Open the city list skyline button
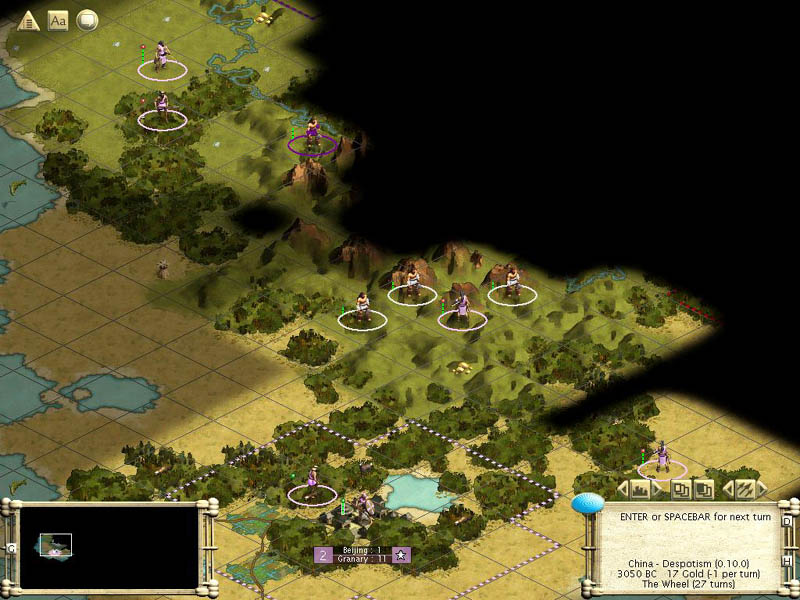 click(x=639, y=489)
